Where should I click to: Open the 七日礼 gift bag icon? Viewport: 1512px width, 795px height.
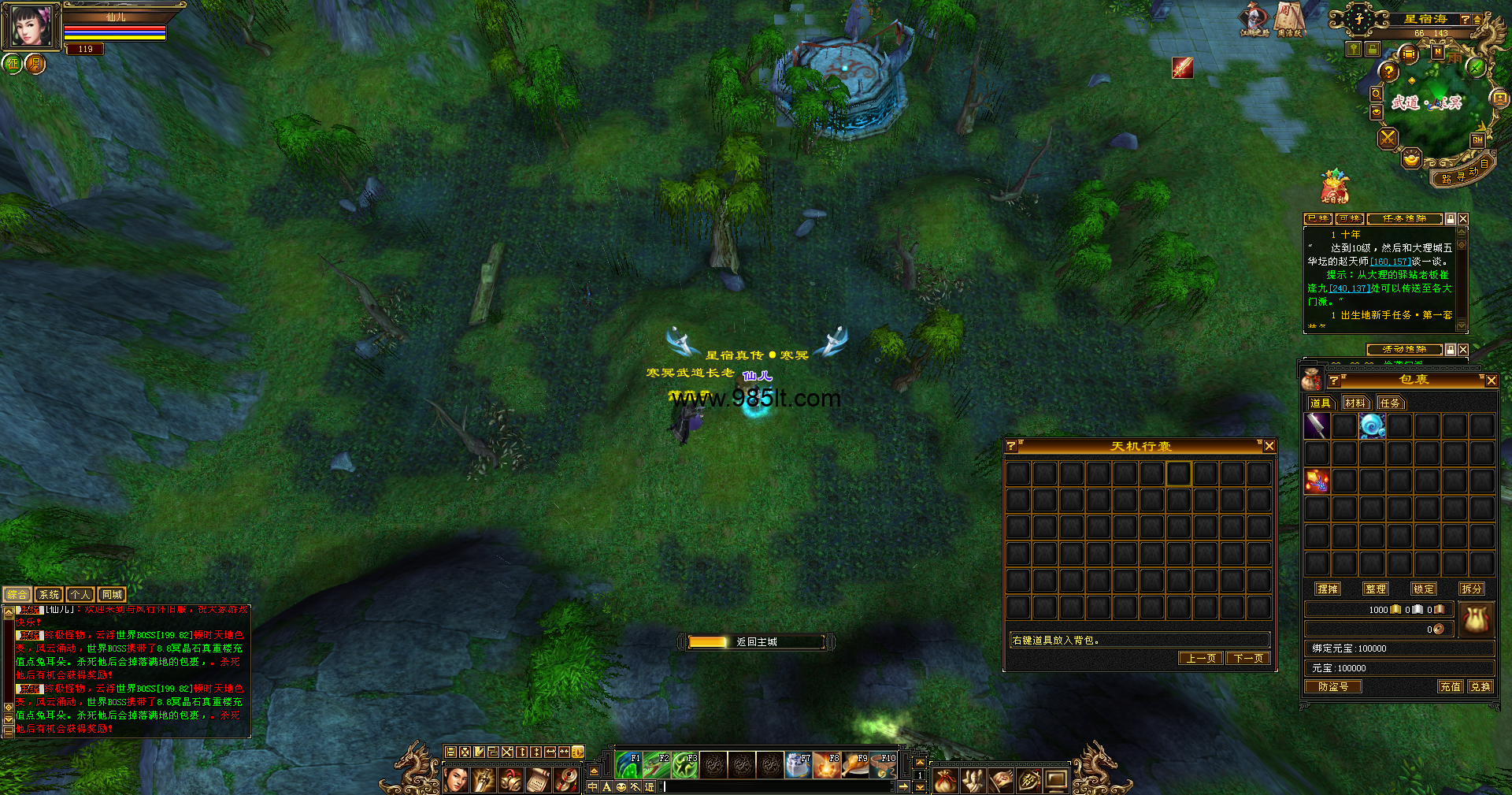1334,187
